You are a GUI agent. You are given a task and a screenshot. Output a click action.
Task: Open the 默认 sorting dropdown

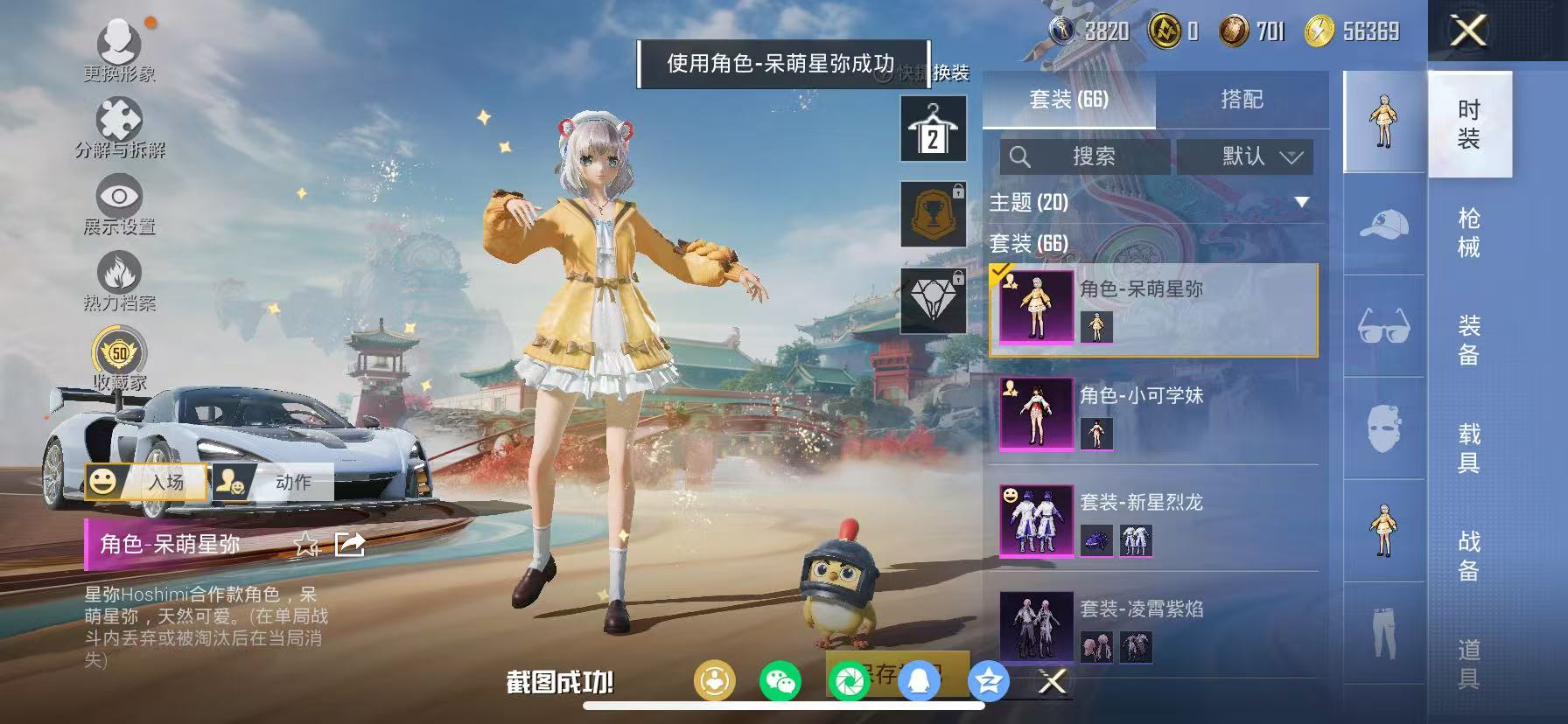(x=1243, y=158)
